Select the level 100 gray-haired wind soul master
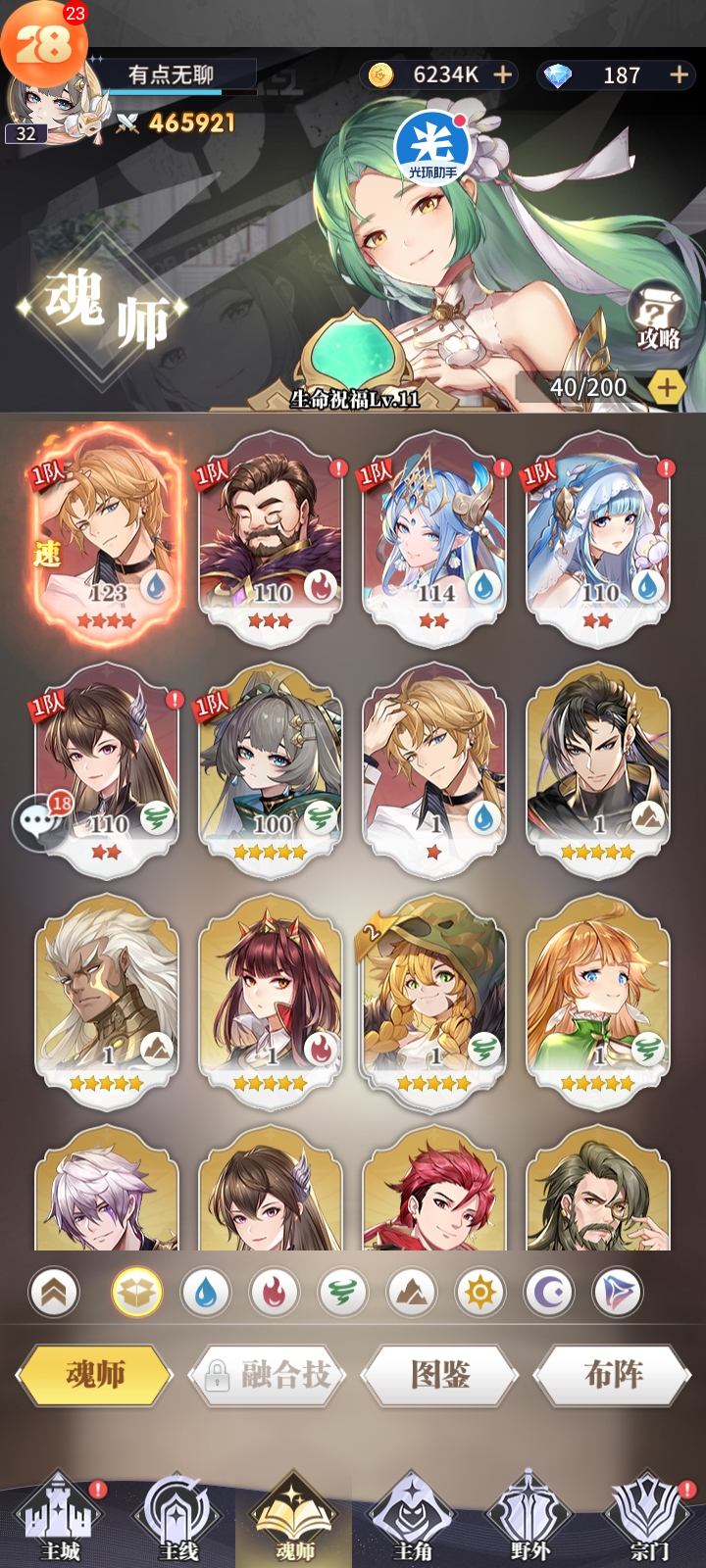Viewport: 706px width, 1568px height. click(x=271, y=764)
